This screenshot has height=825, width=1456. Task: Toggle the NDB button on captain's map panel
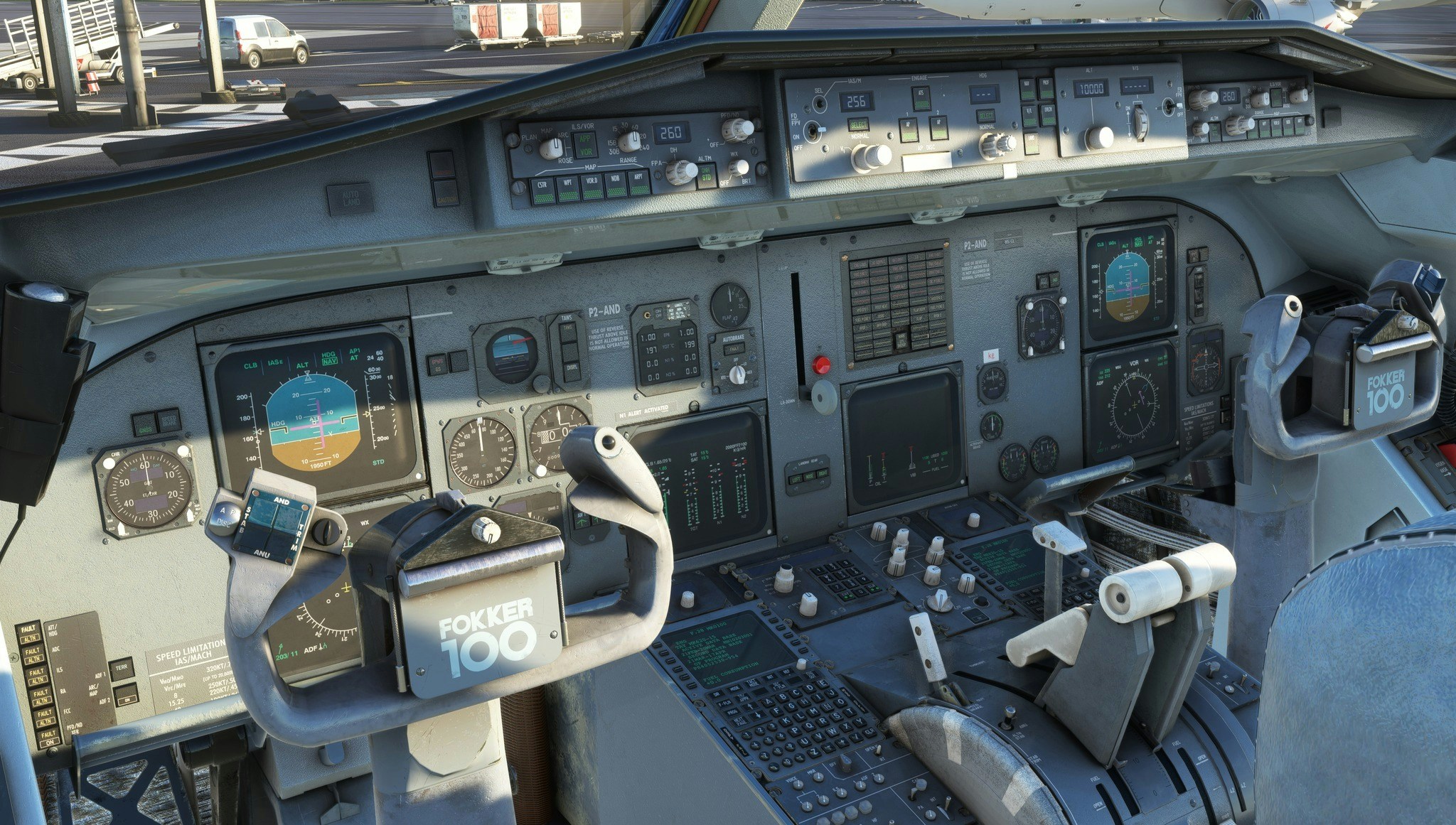click(616, 184)
